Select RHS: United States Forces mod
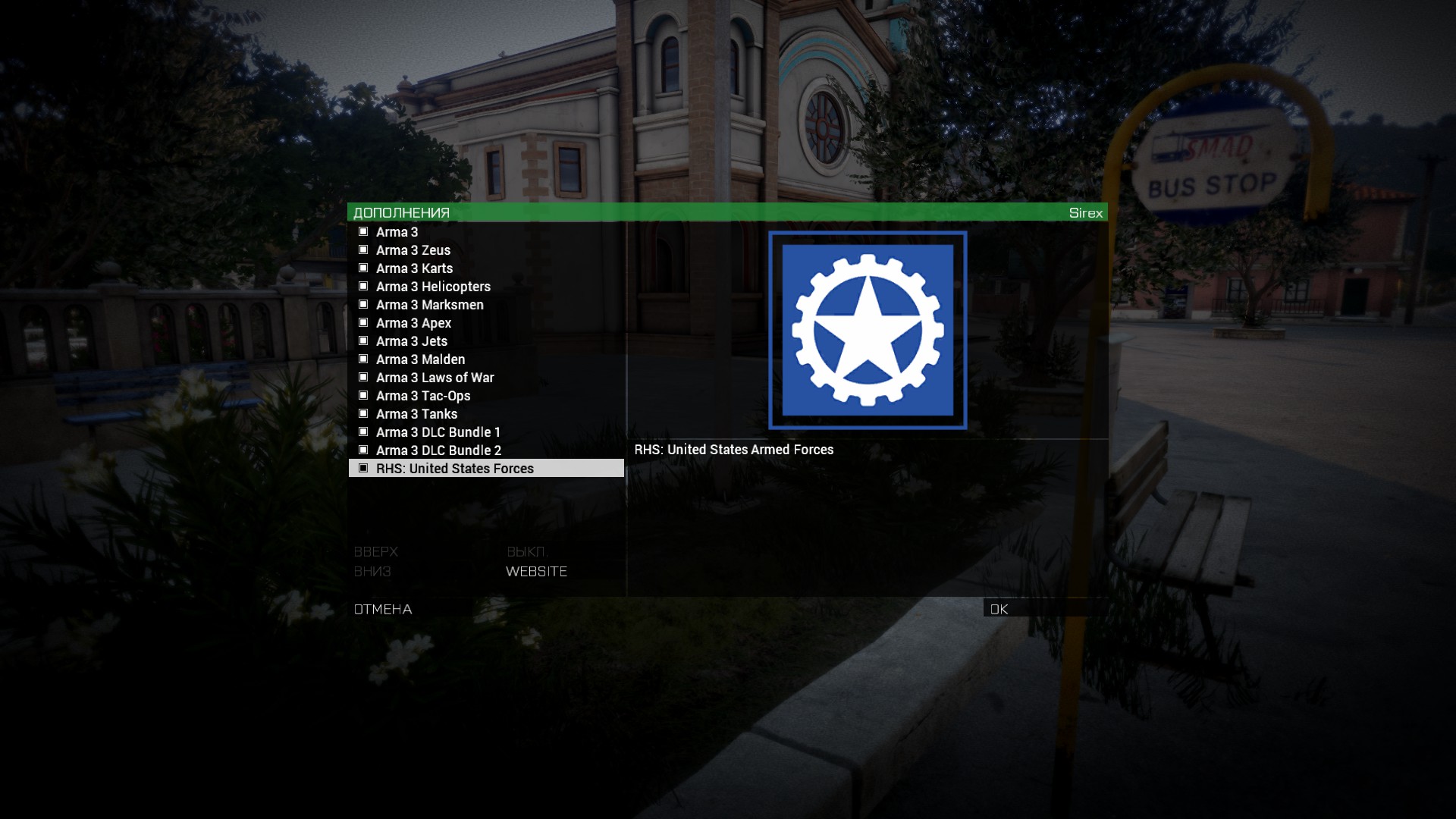This screenshot has width=1456, height=819. click(455, 469)
